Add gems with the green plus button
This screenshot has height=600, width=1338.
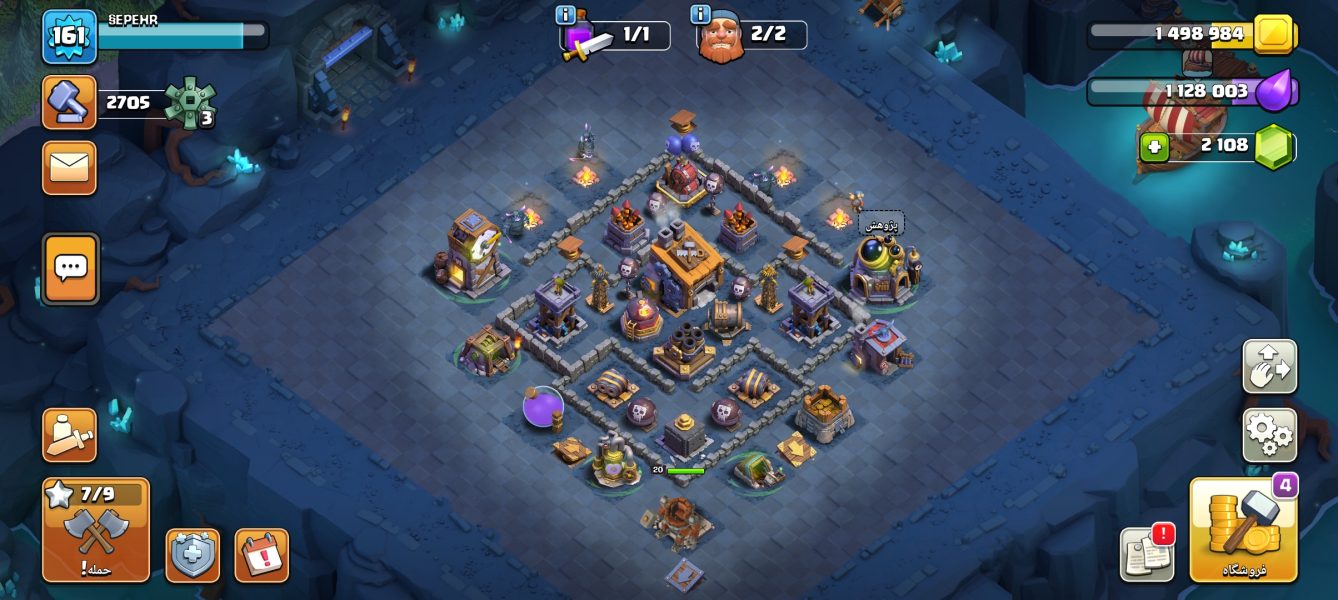(x=1154, y=147)
